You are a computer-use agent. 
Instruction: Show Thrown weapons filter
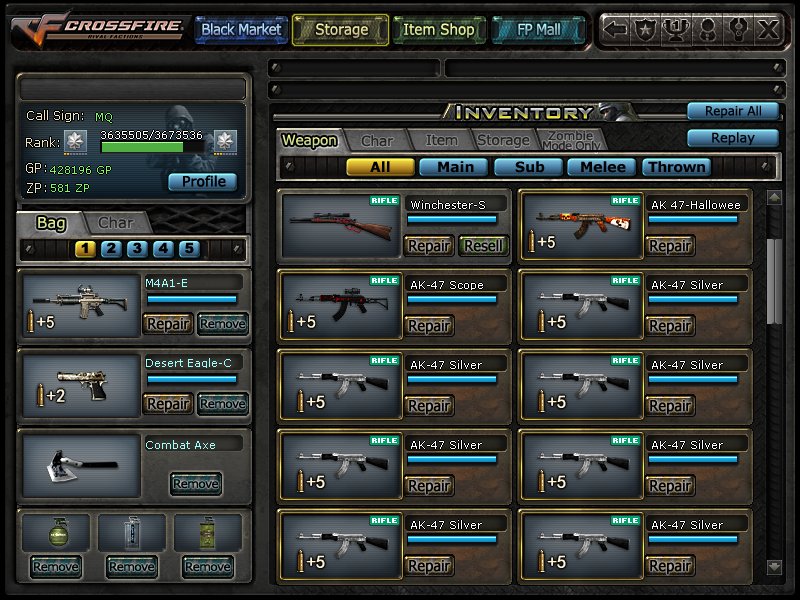click(x=677, y=167)
